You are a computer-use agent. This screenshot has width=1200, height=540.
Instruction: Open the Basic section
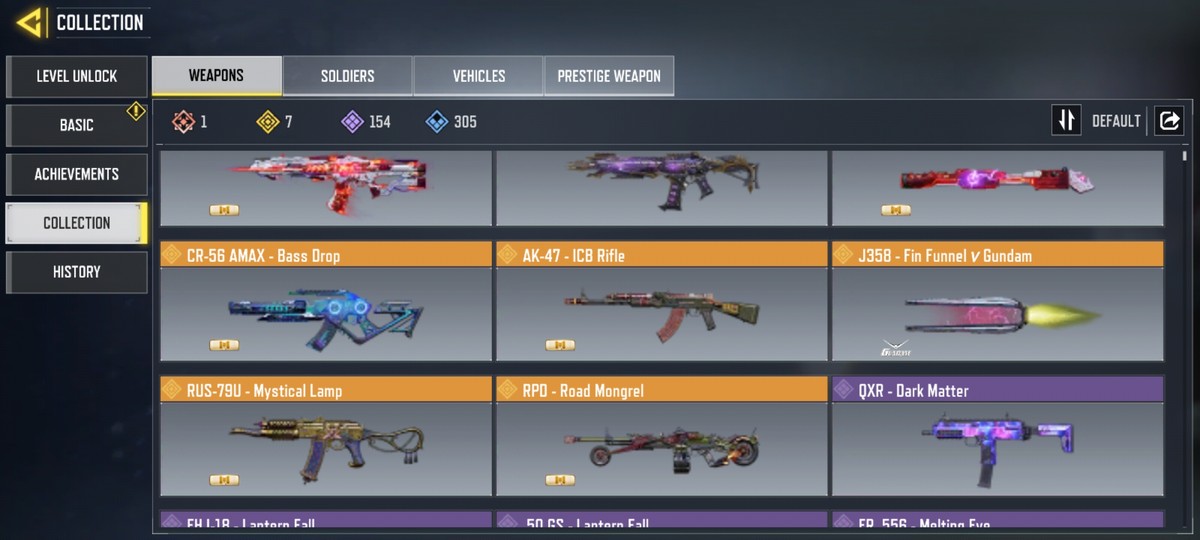(x=77, y=125)
